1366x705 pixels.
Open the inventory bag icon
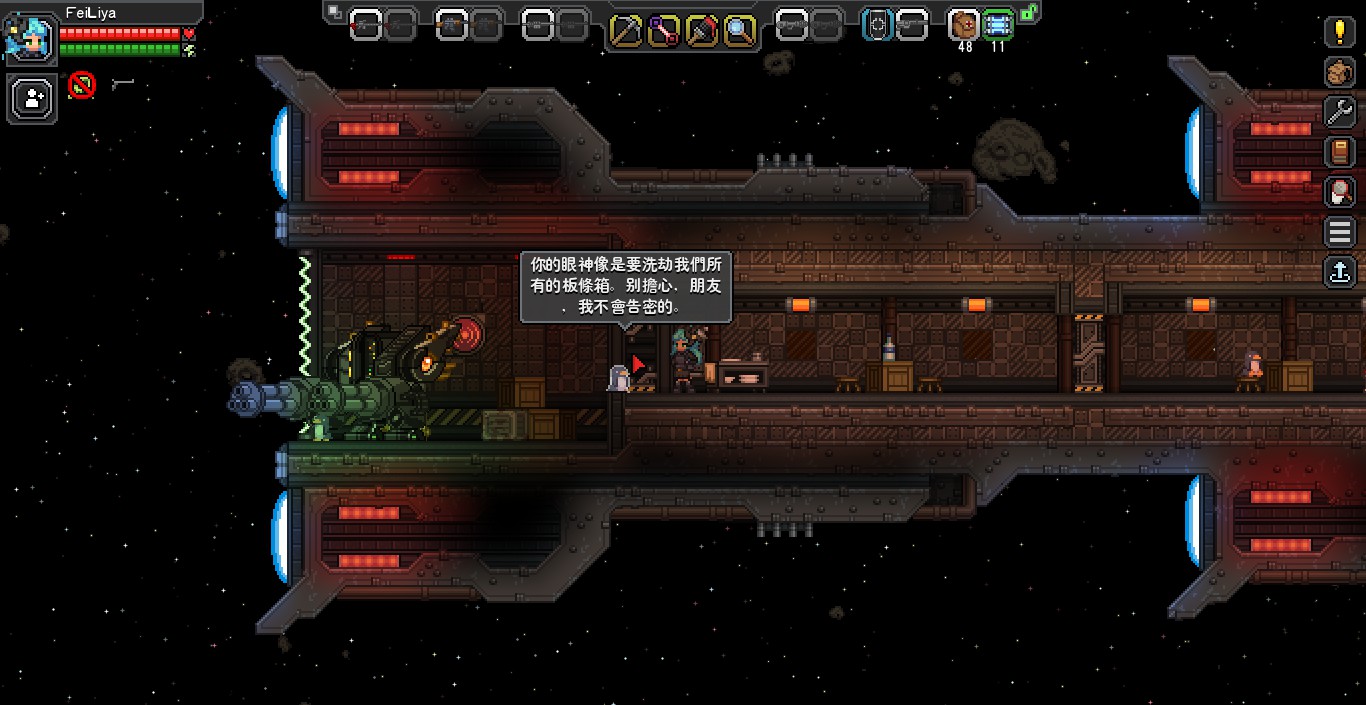pyautogui.click(x=1339, y=72)
